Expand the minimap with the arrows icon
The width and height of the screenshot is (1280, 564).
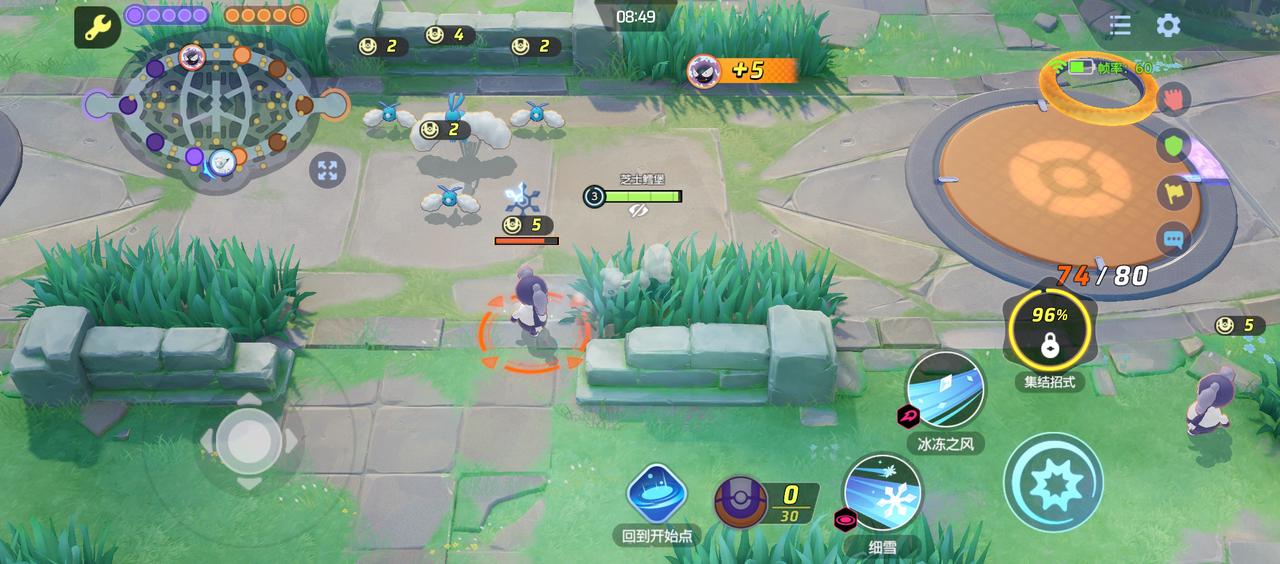[x=327, y=170]
